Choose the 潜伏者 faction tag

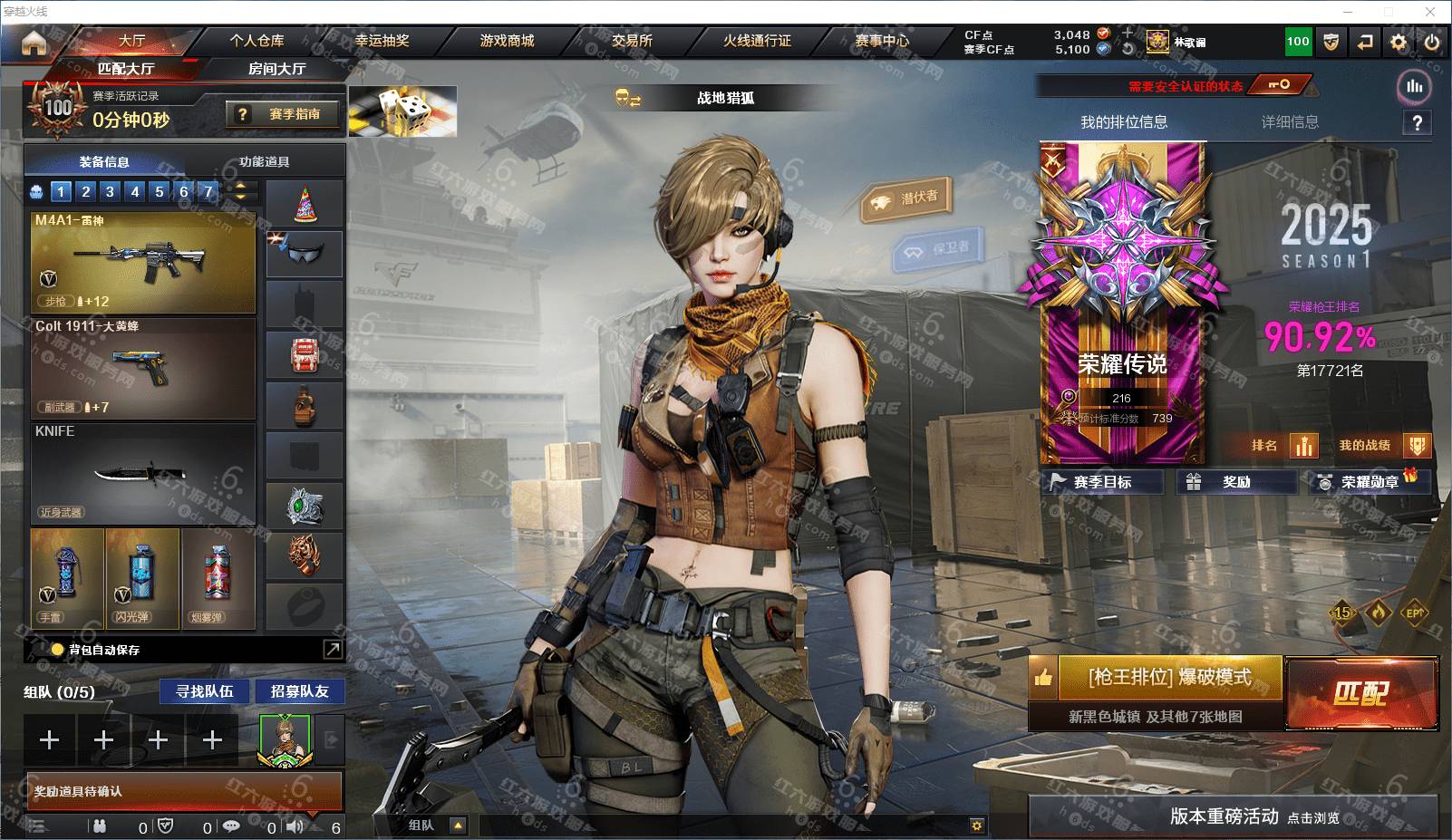[907, 198]
